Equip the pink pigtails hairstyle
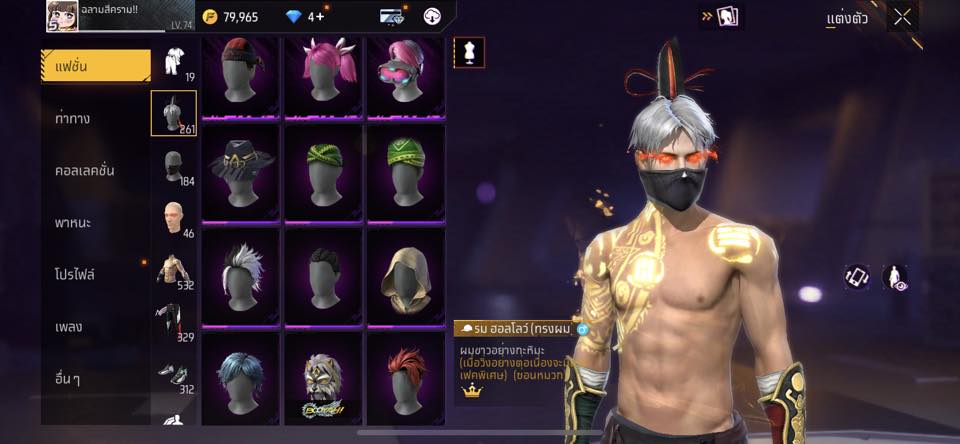 coord(323,75)
